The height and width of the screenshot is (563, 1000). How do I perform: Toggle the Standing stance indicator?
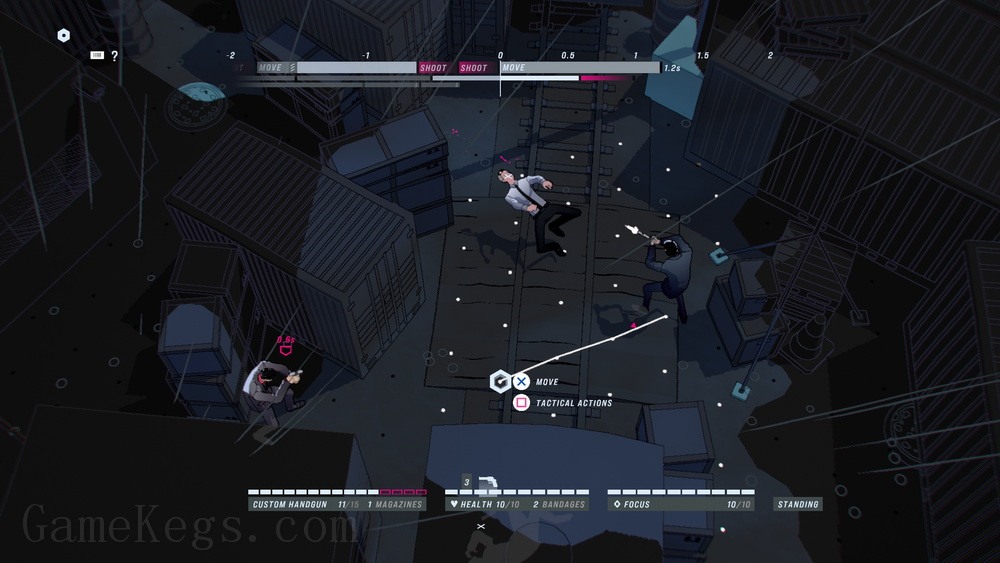pyautogui.click(x=798, y=504)
